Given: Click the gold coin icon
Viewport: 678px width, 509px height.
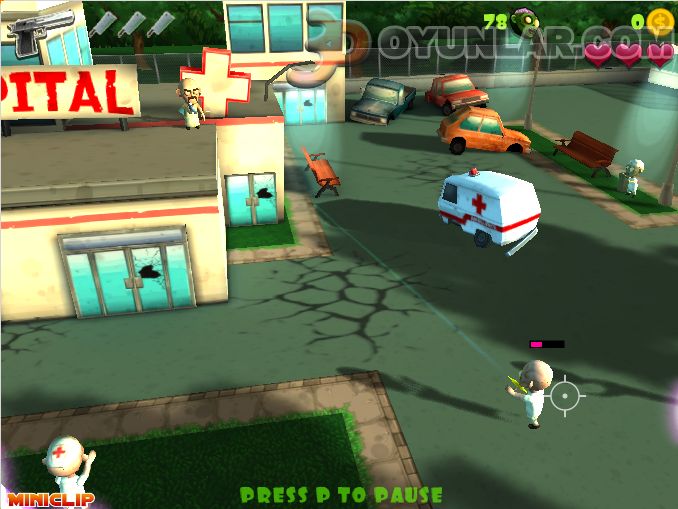Looking at the screenshot, I should (659, 21).
